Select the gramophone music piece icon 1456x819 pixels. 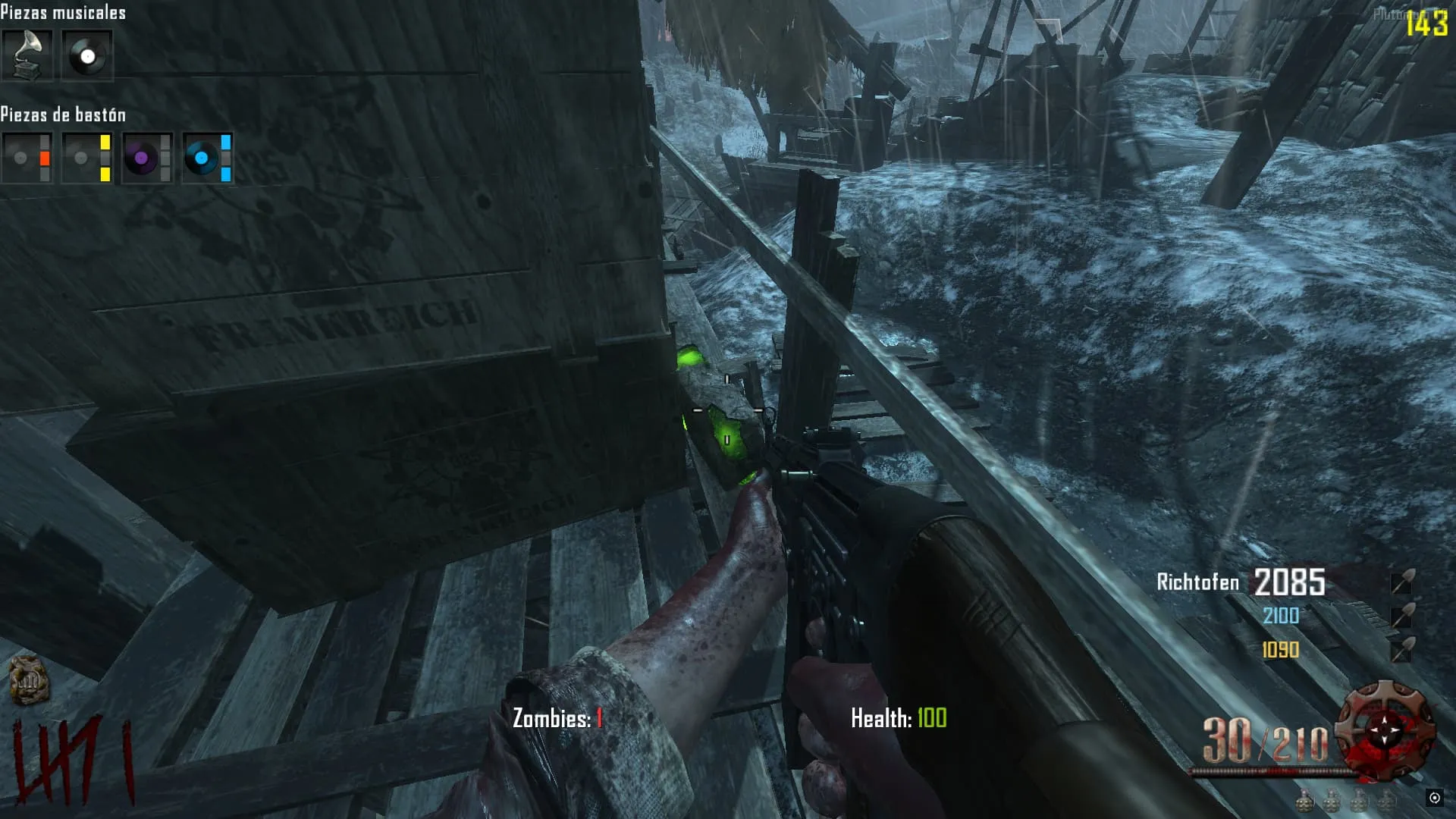coord(27,55)
